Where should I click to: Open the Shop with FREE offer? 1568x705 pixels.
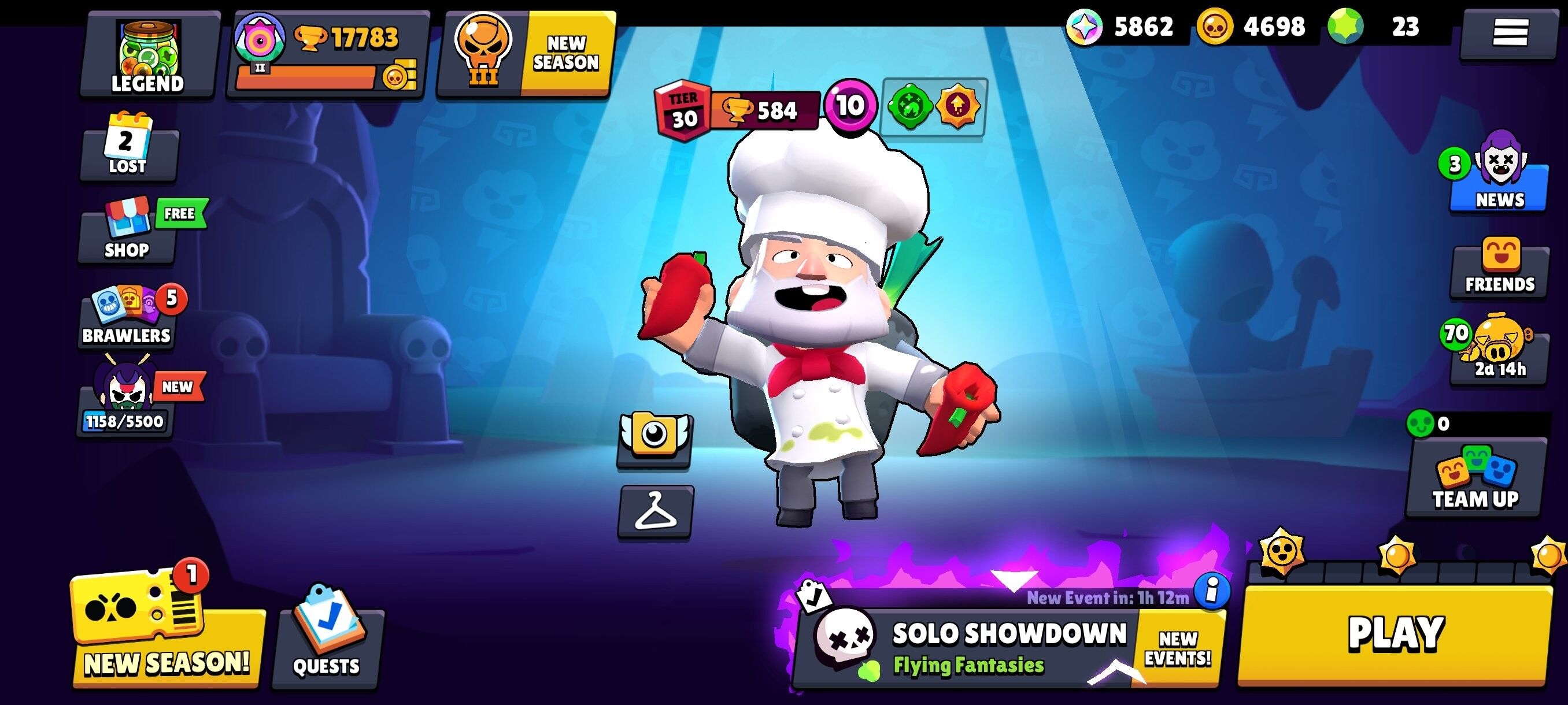pos(126,234)
